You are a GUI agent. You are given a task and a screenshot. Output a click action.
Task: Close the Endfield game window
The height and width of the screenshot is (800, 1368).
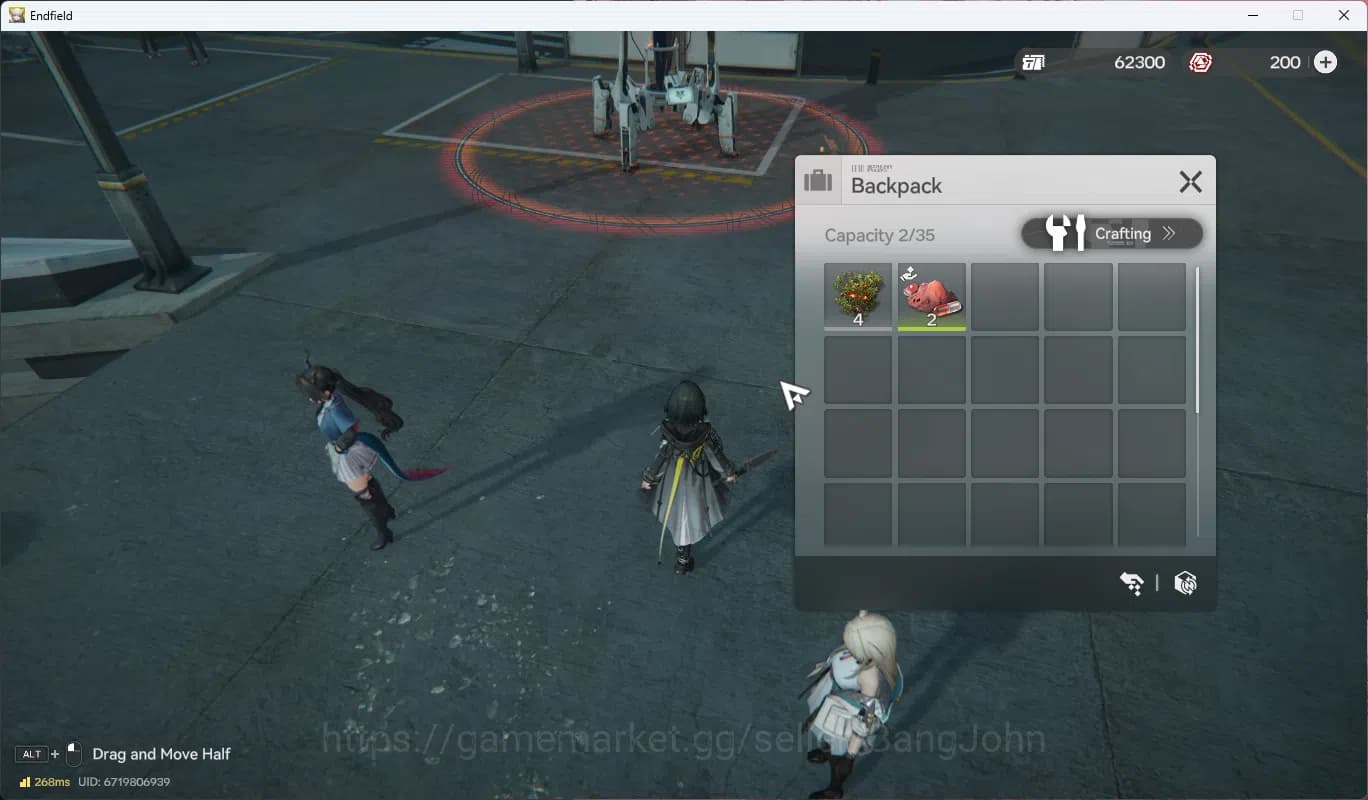click(x=1344, y=15)
